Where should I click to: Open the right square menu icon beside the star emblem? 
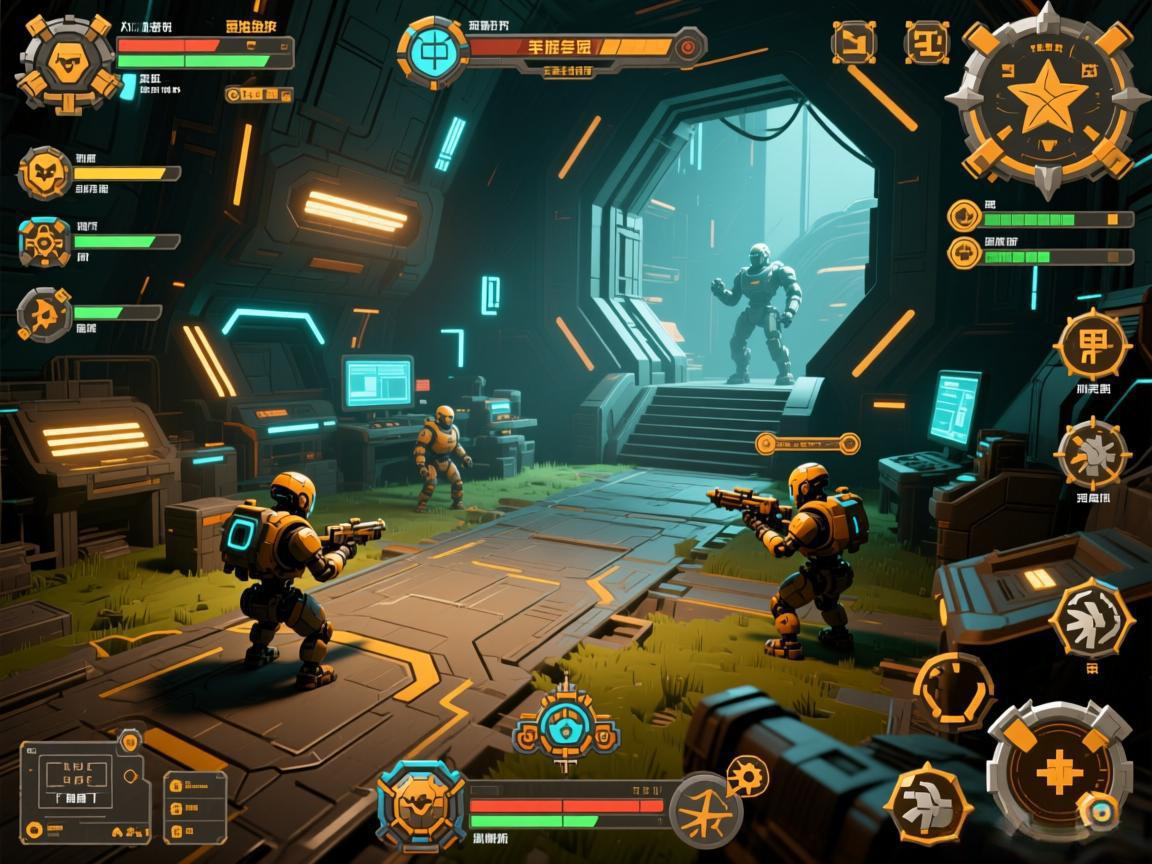click(926, 42)
